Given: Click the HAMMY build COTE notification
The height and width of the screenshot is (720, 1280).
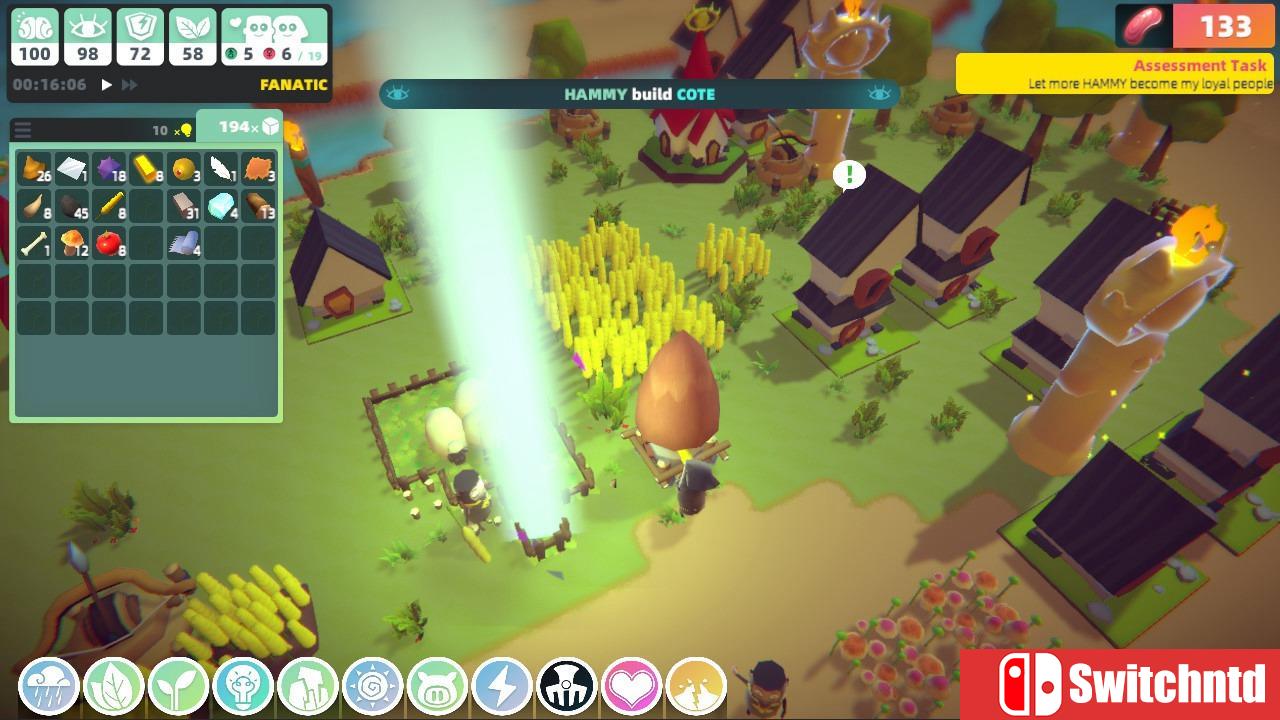Looking at the screenshot, I should (x=639, y=94).
